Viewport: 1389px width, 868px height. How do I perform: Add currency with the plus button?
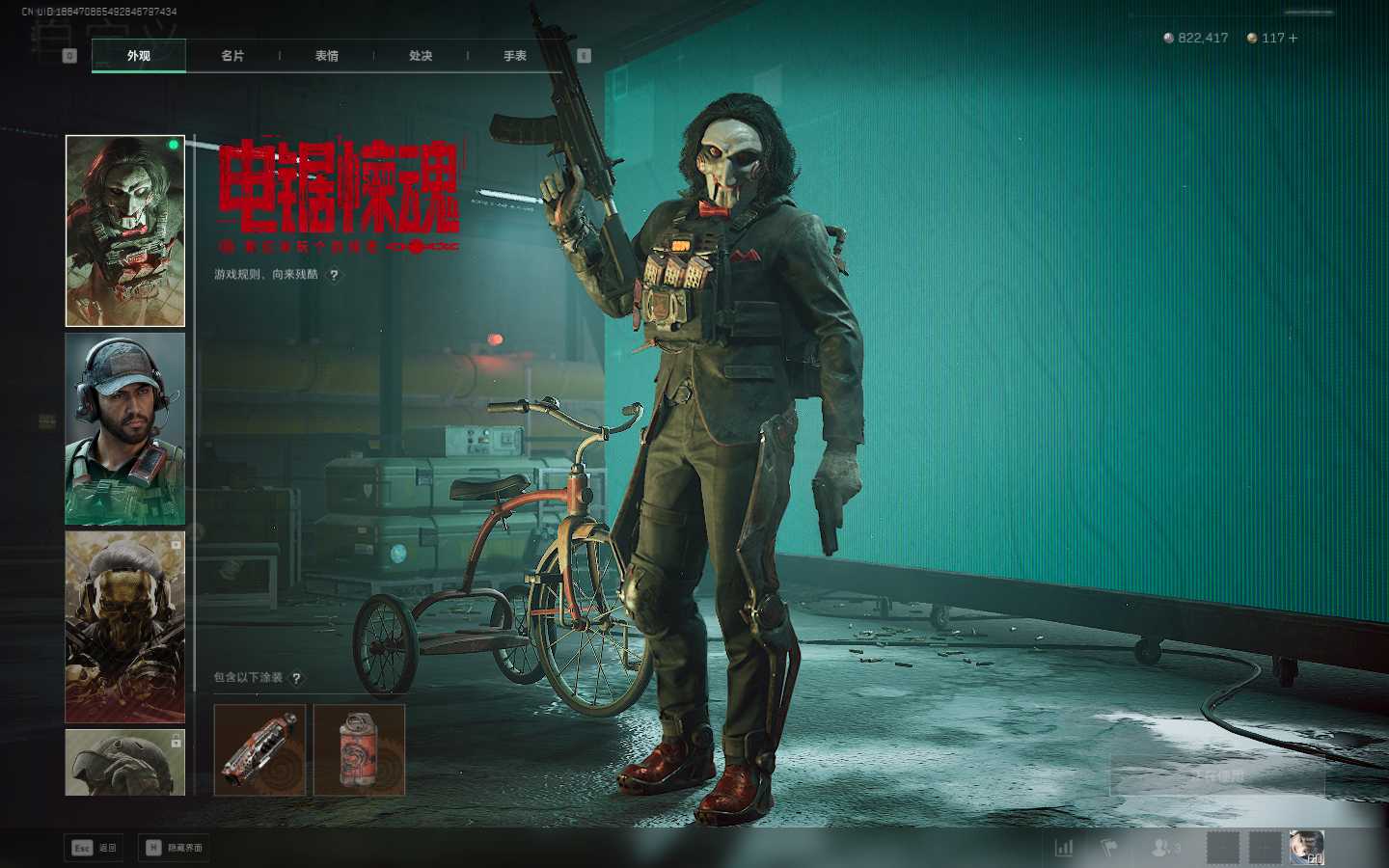point(1293,39)
